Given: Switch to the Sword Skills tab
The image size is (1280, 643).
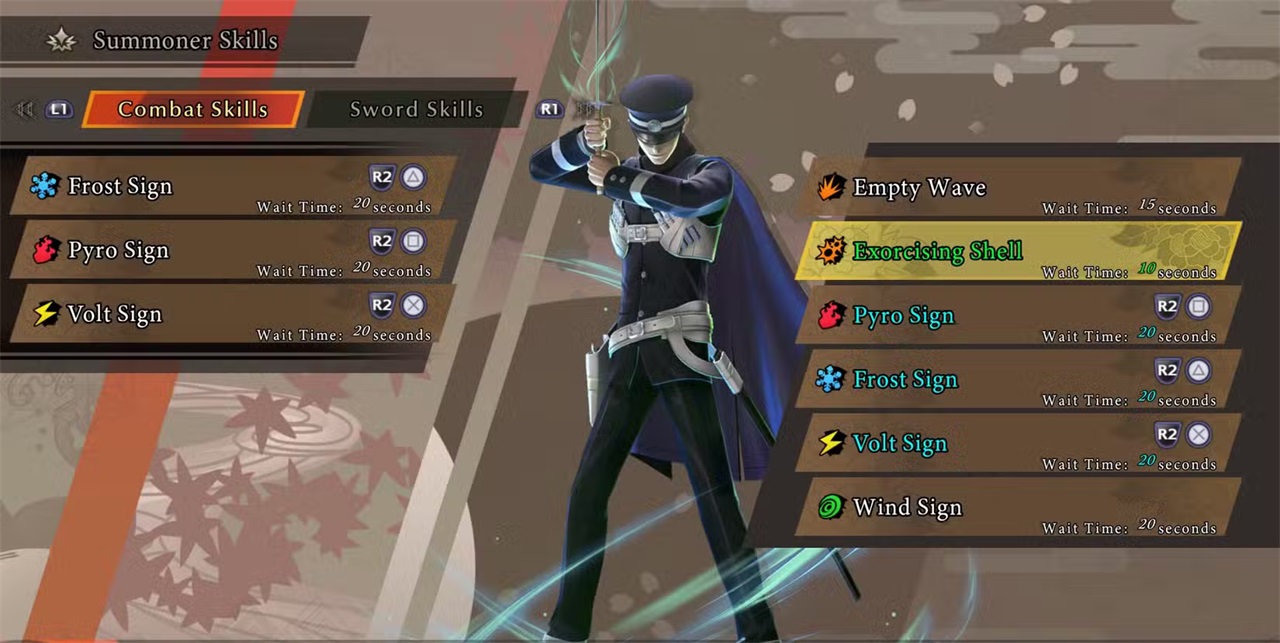Looking at the screenshot, I should tap(416, 109).
